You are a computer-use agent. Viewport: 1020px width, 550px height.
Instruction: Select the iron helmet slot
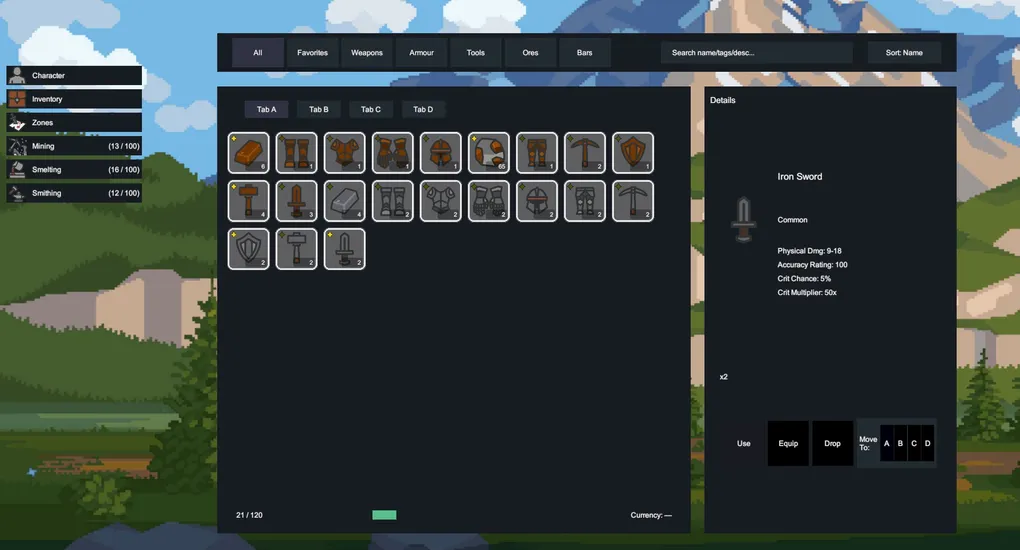[537, 201]
